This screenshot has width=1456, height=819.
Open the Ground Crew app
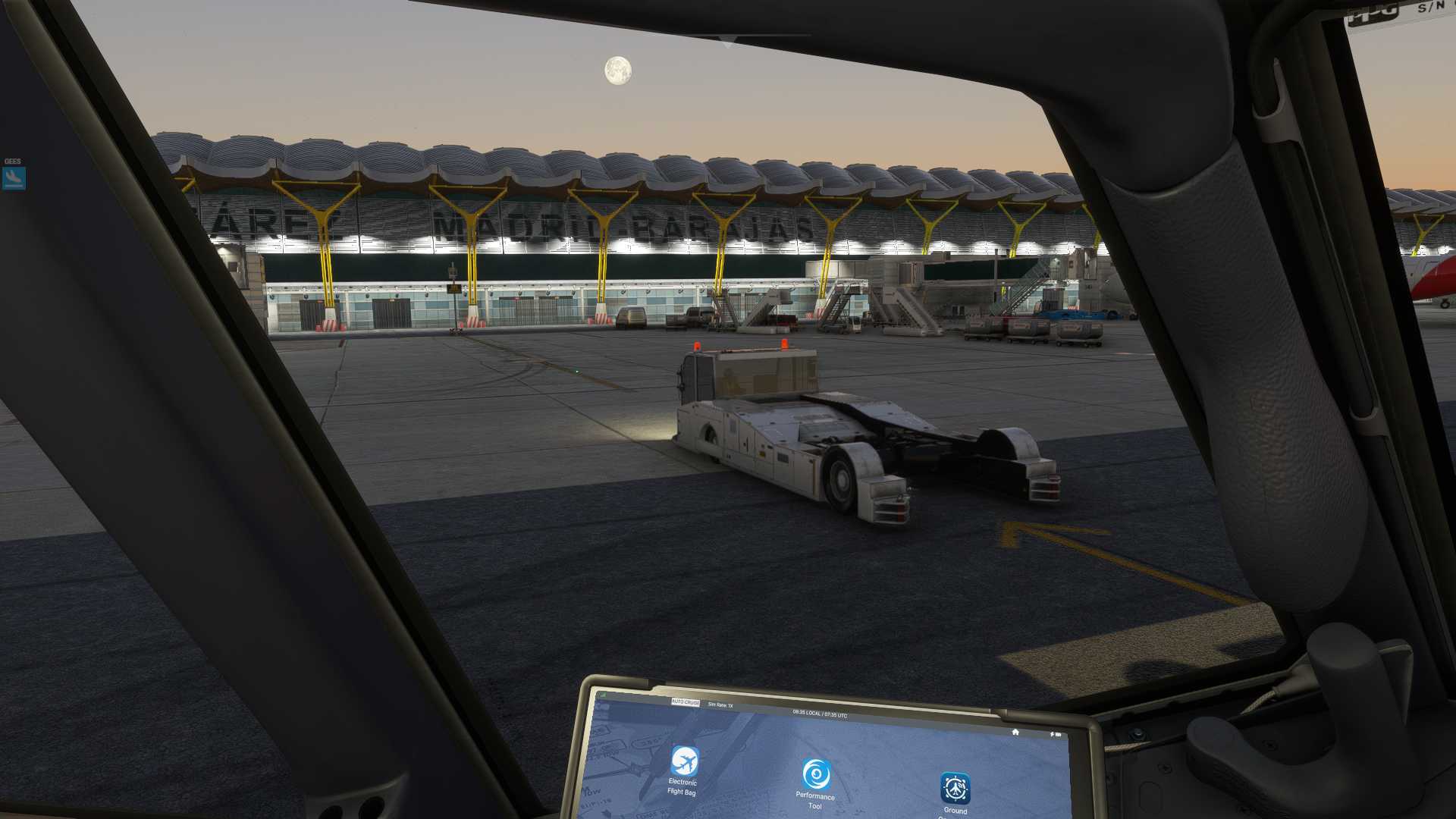[957, 789]
